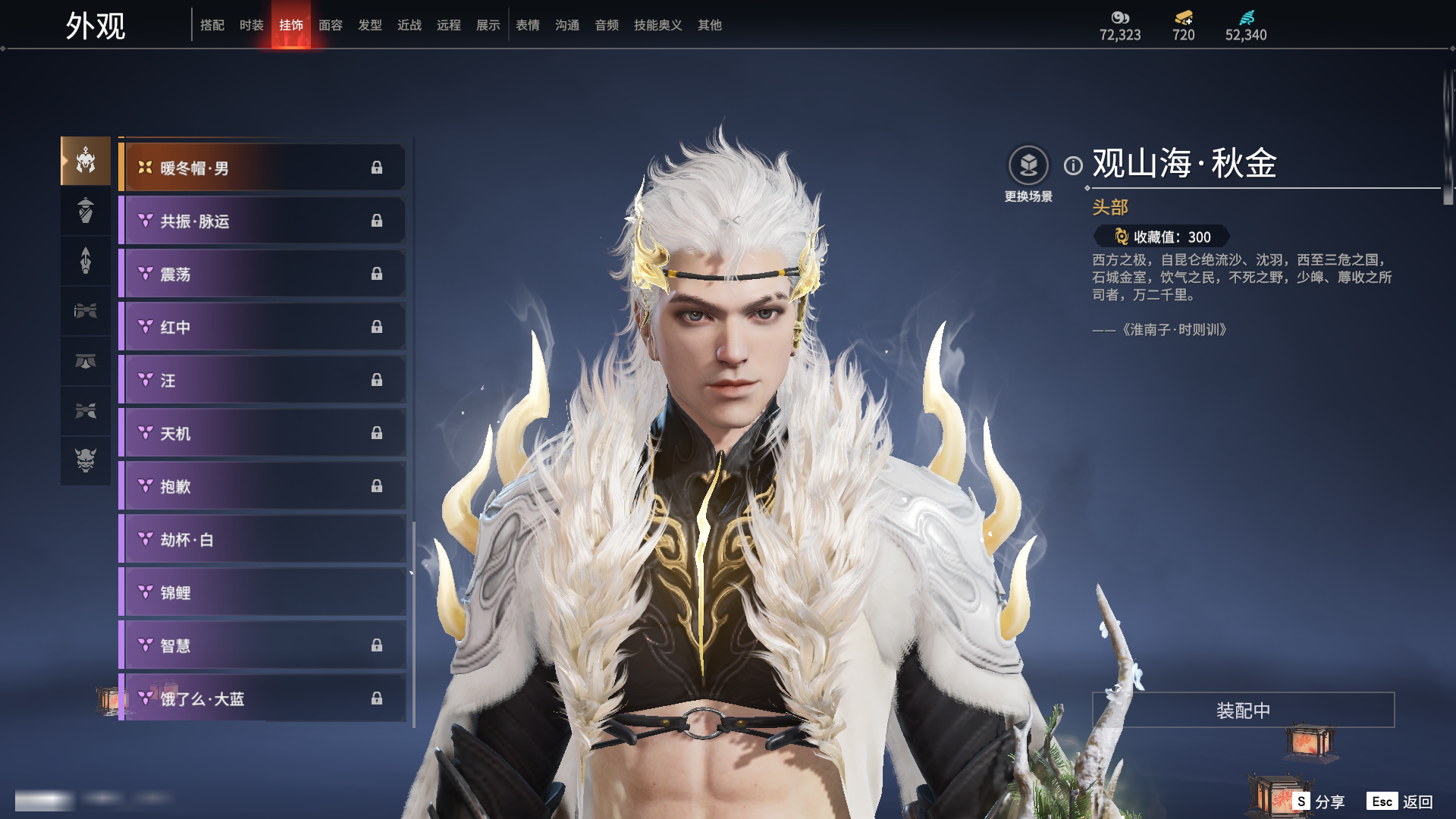Open the 技能奥义 tab
The width and height of the screenshot is (1456, 819).
coord(657,25)
